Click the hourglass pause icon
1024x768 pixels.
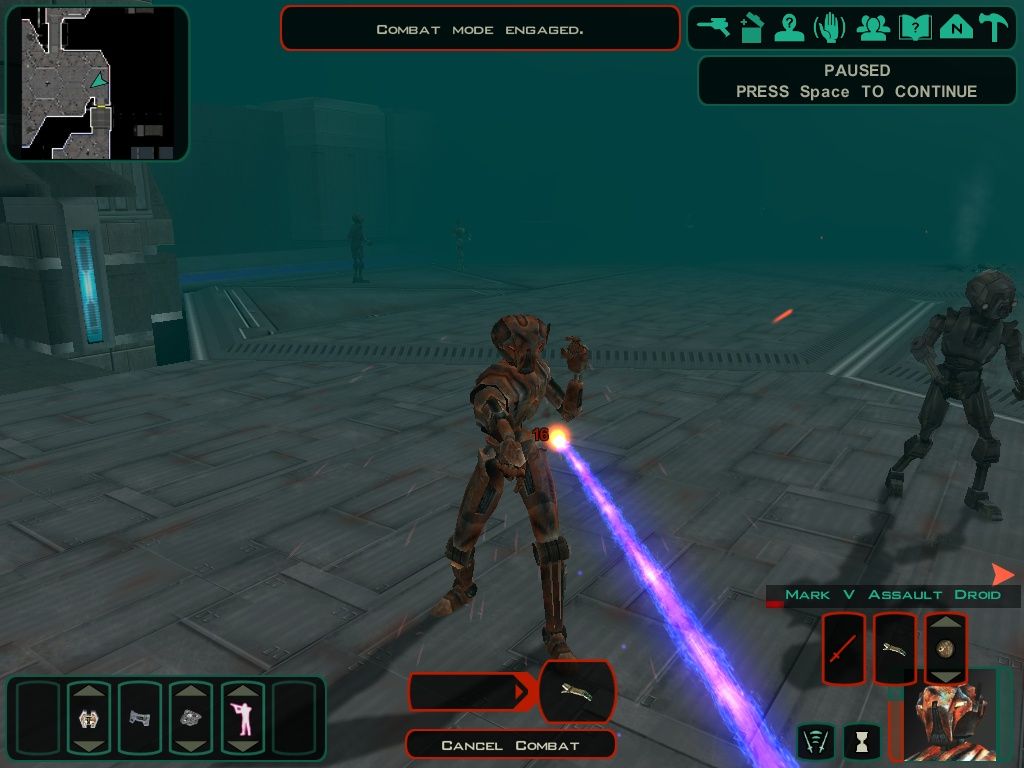point(860,741)
